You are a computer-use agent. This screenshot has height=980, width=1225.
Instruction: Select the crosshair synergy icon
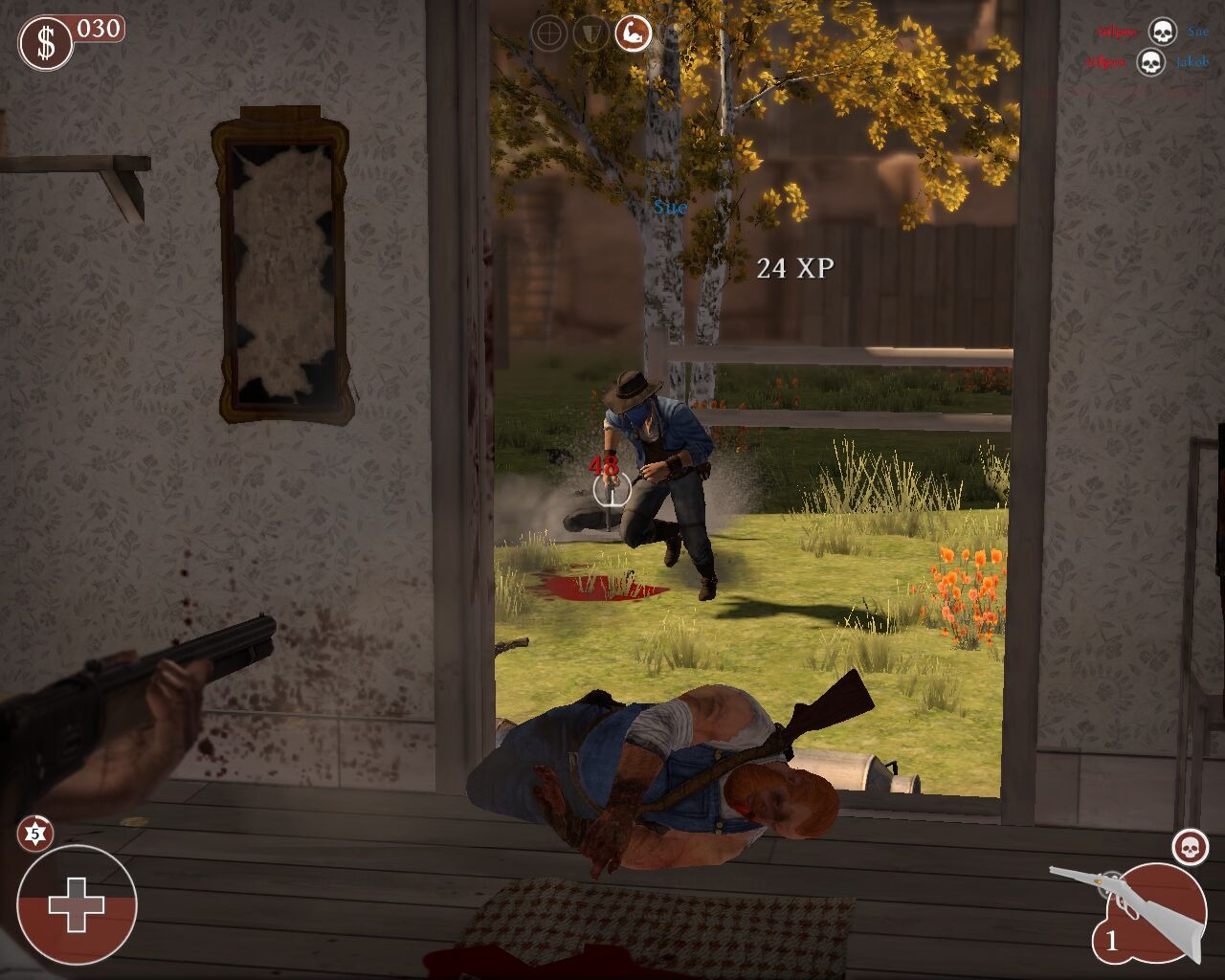(x=549, y=34)
